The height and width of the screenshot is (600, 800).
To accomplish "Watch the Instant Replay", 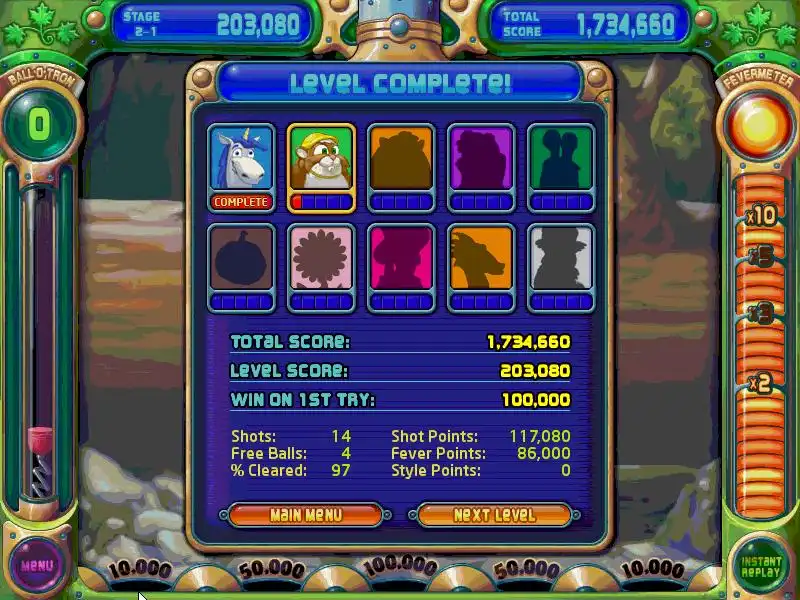I will pos(762,565).
